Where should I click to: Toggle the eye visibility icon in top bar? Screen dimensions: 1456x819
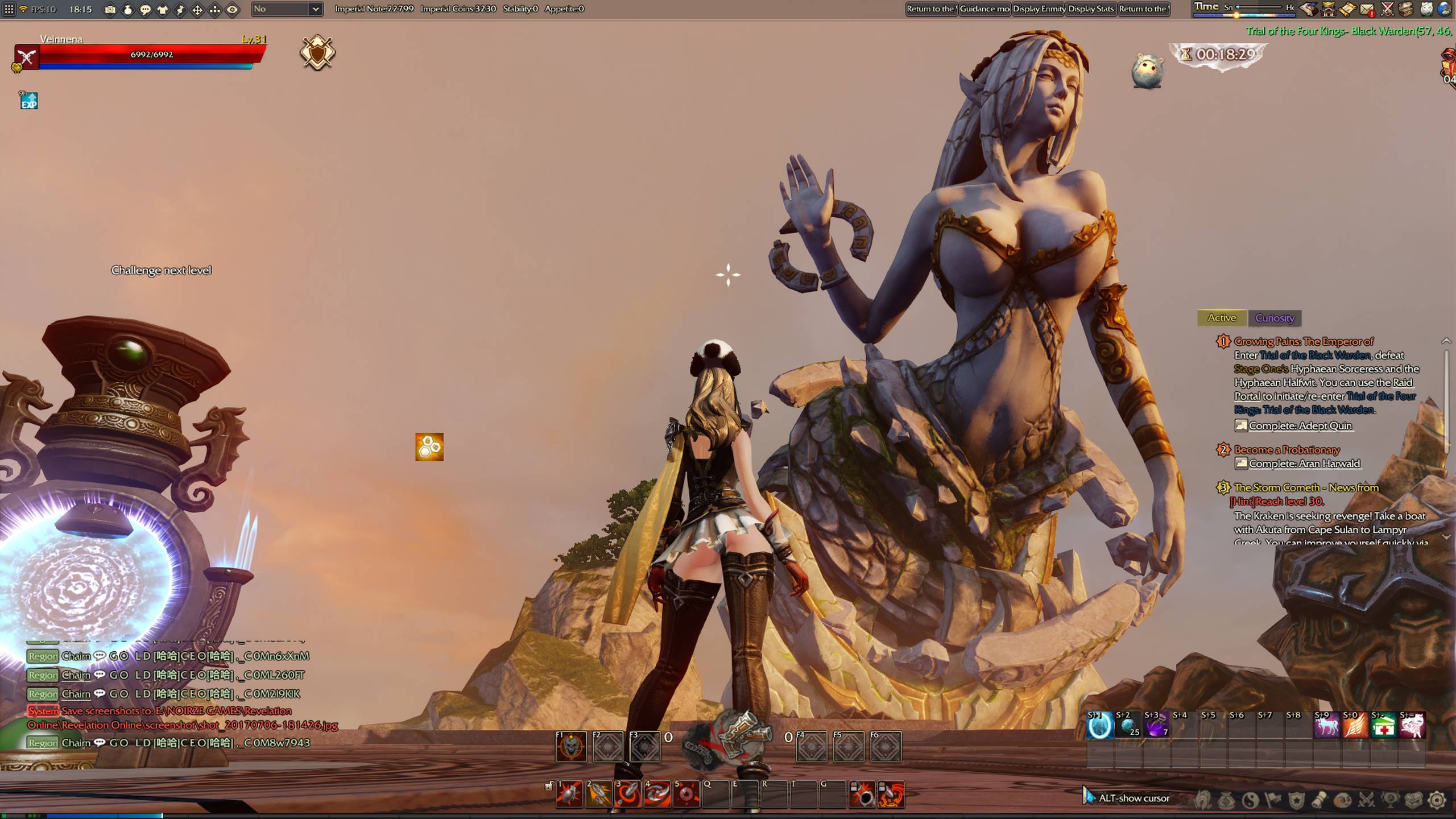pos(233,10)
